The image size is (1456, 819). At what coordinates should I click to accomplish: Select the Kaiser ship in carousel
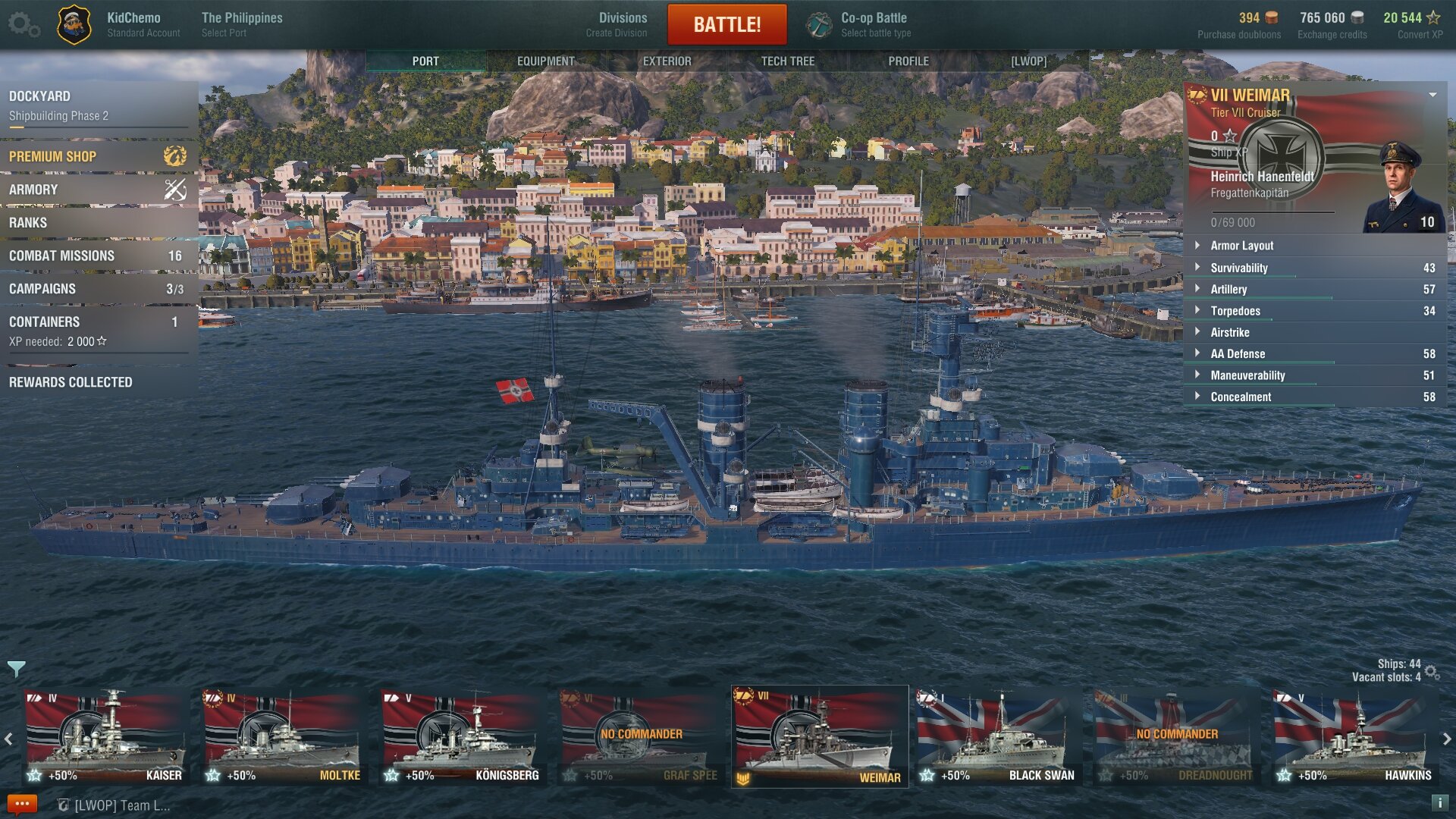(105, 736)
